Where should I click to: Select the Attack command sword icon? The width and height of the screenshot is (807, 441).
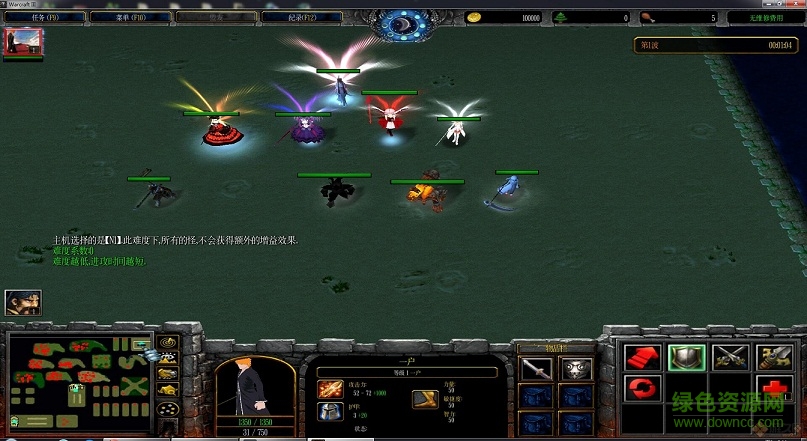click(x=770, y=355)
